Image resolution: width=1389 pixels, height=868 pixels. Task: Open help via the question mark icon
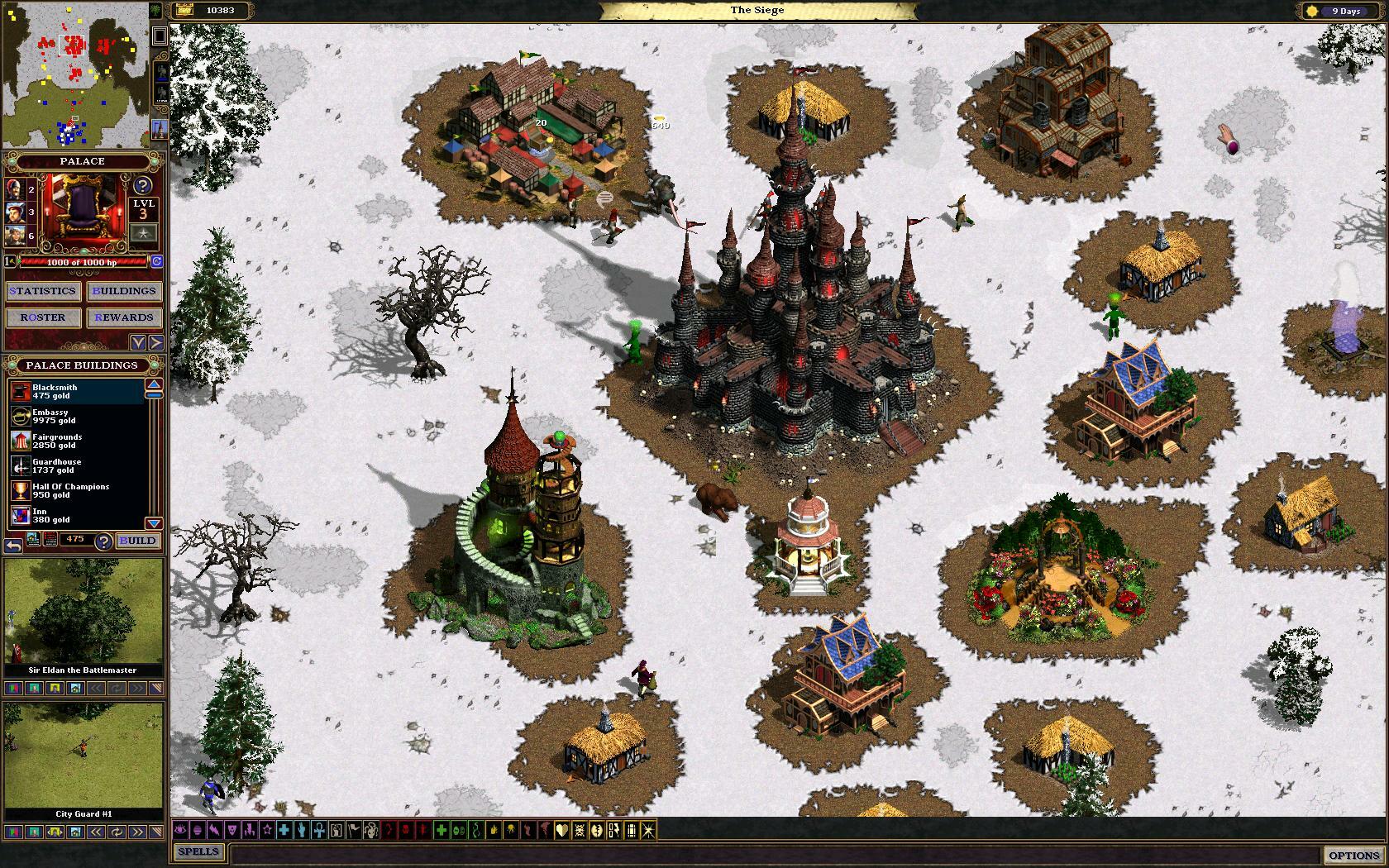click(x=142, y=185)
